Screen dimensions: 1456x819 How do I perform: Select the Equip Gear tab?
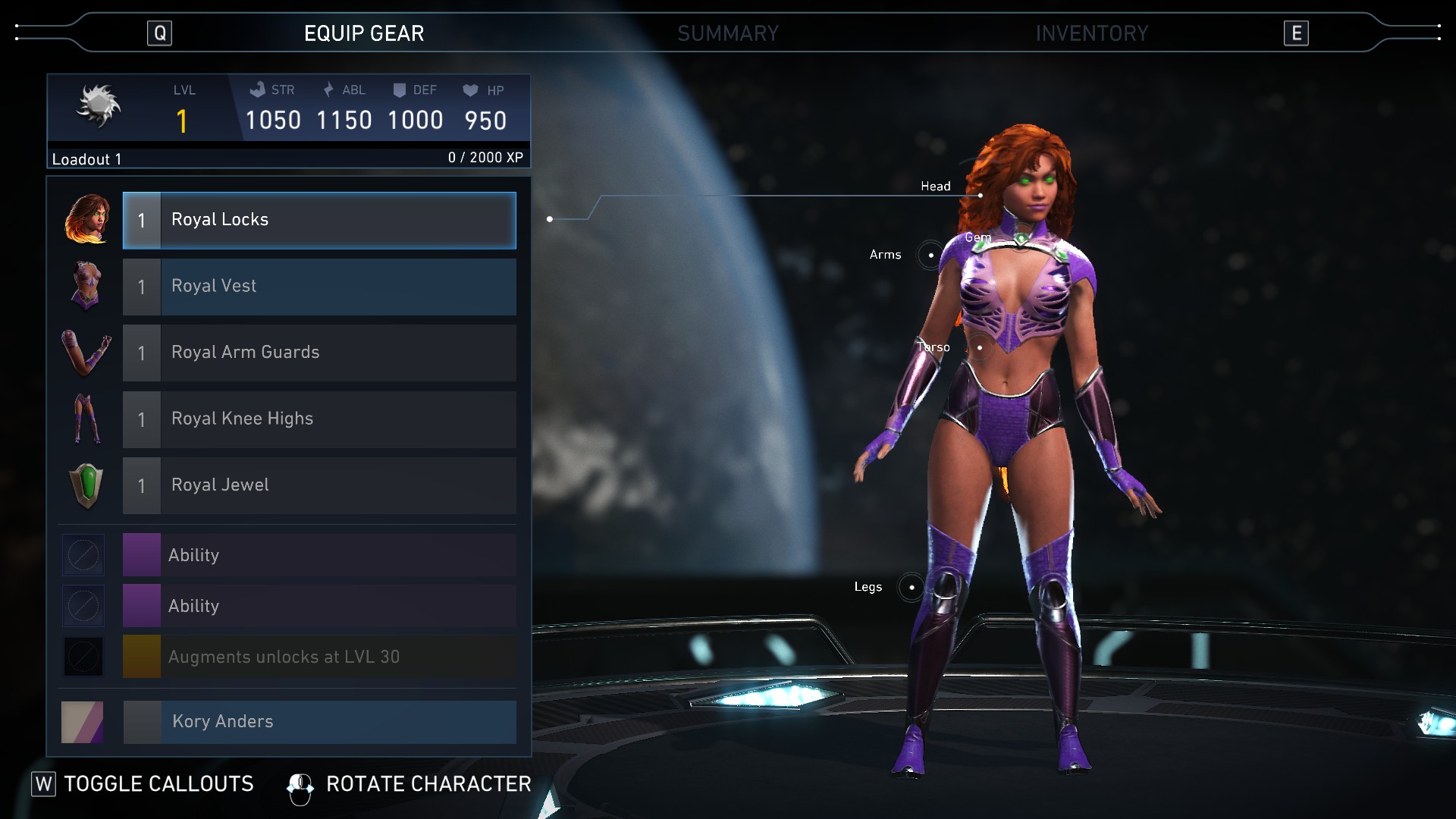click(x=364, y=33)
